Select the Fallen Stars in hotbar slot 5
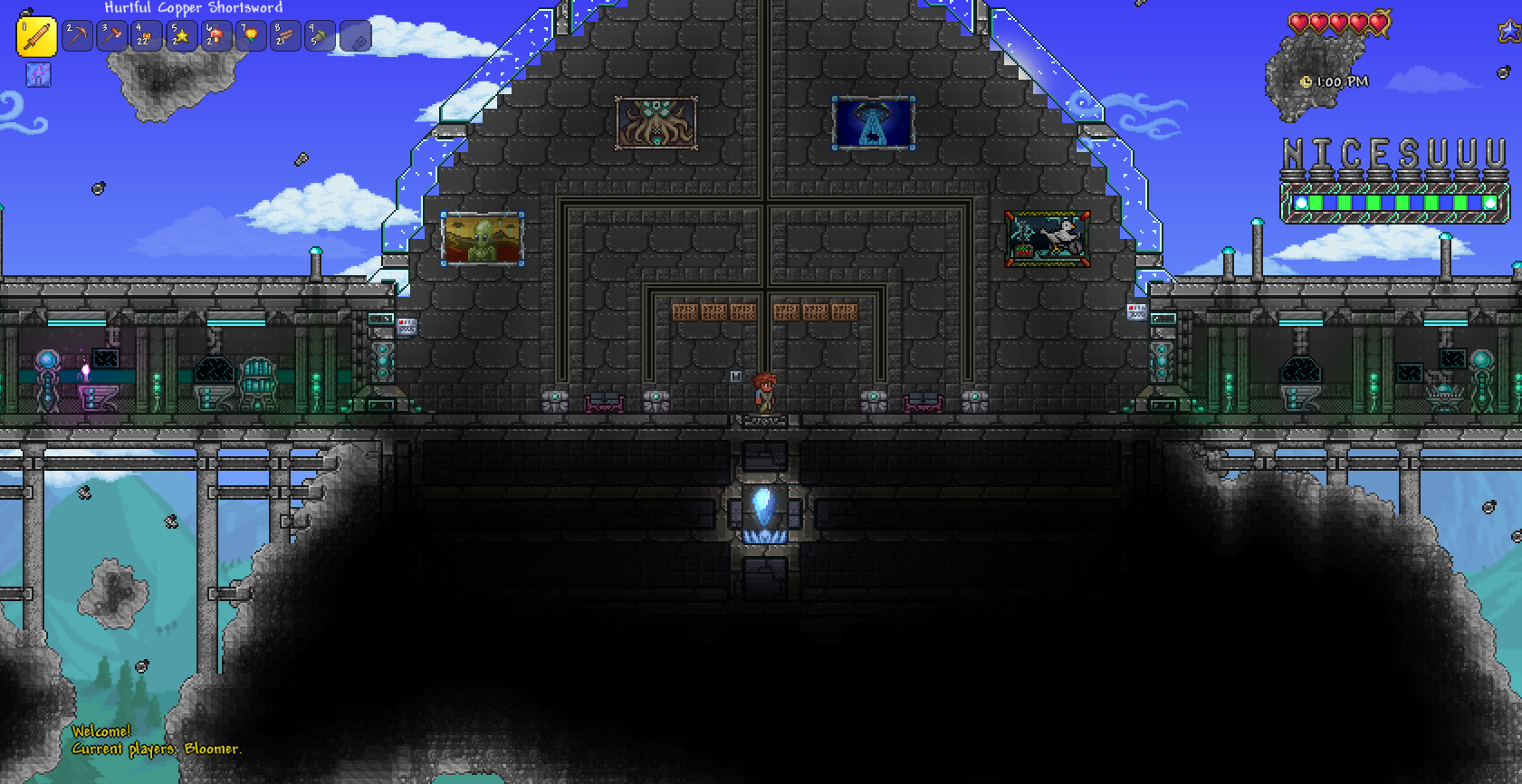This screenshot has height=784, width=1522. [180, 37]
